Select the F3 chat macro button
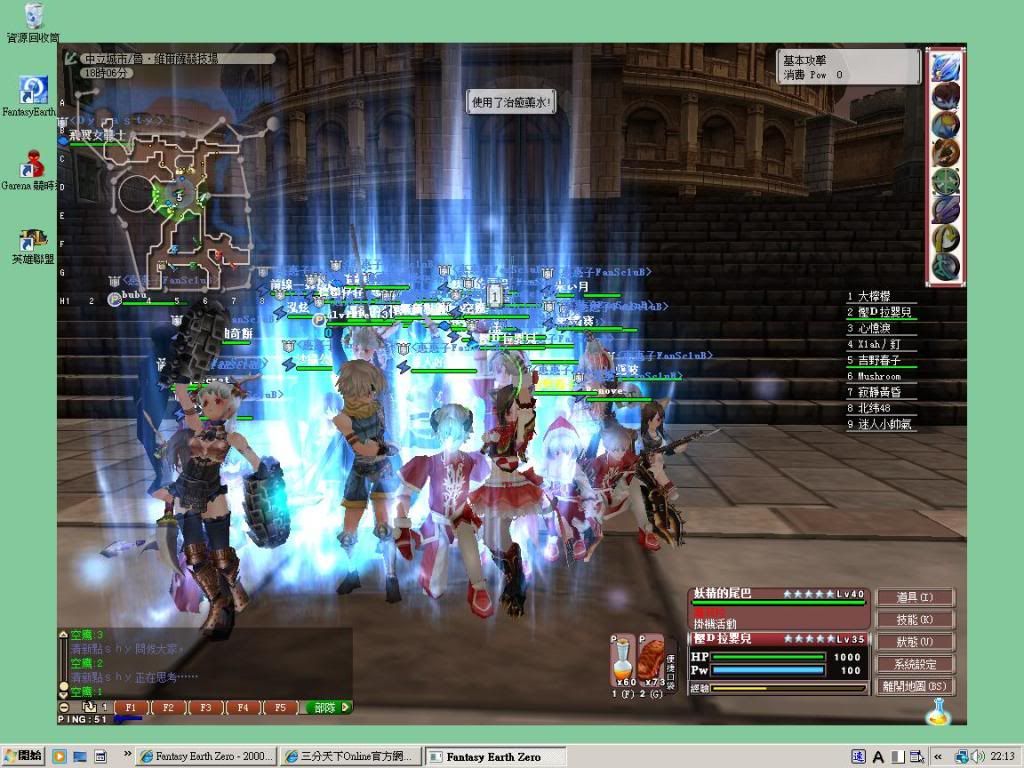 pos(205,707)
